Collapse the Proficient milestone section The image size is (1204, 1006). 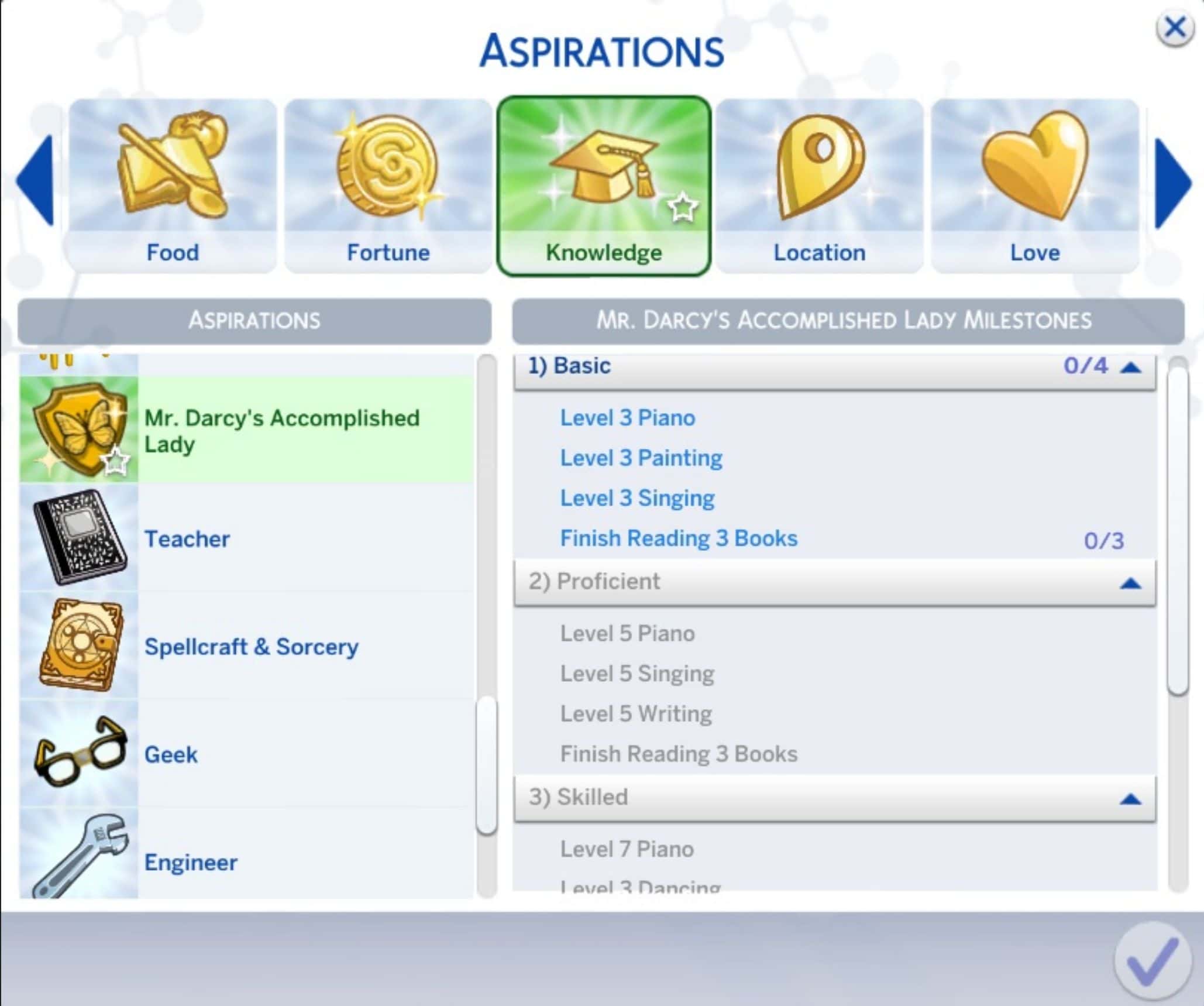click(x=1130, y=583)
